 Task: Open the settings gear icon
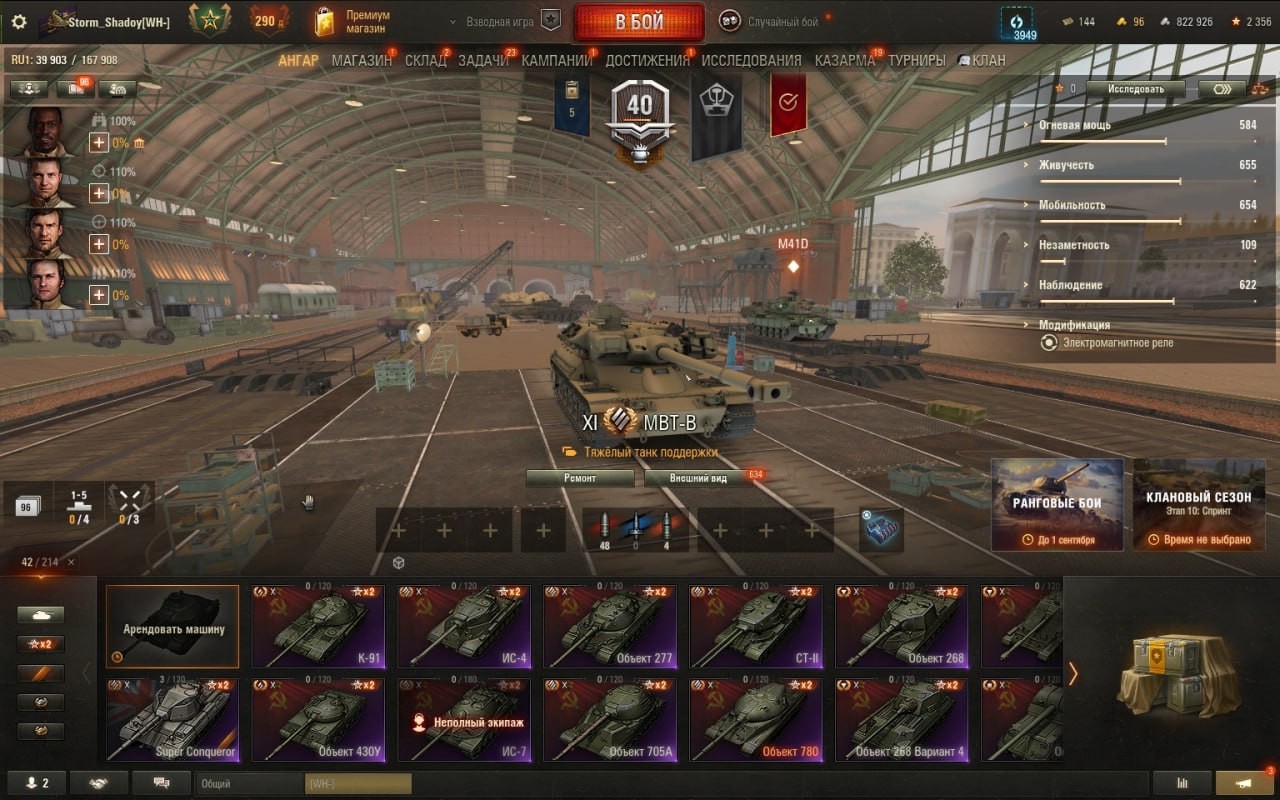coord(19,21)
